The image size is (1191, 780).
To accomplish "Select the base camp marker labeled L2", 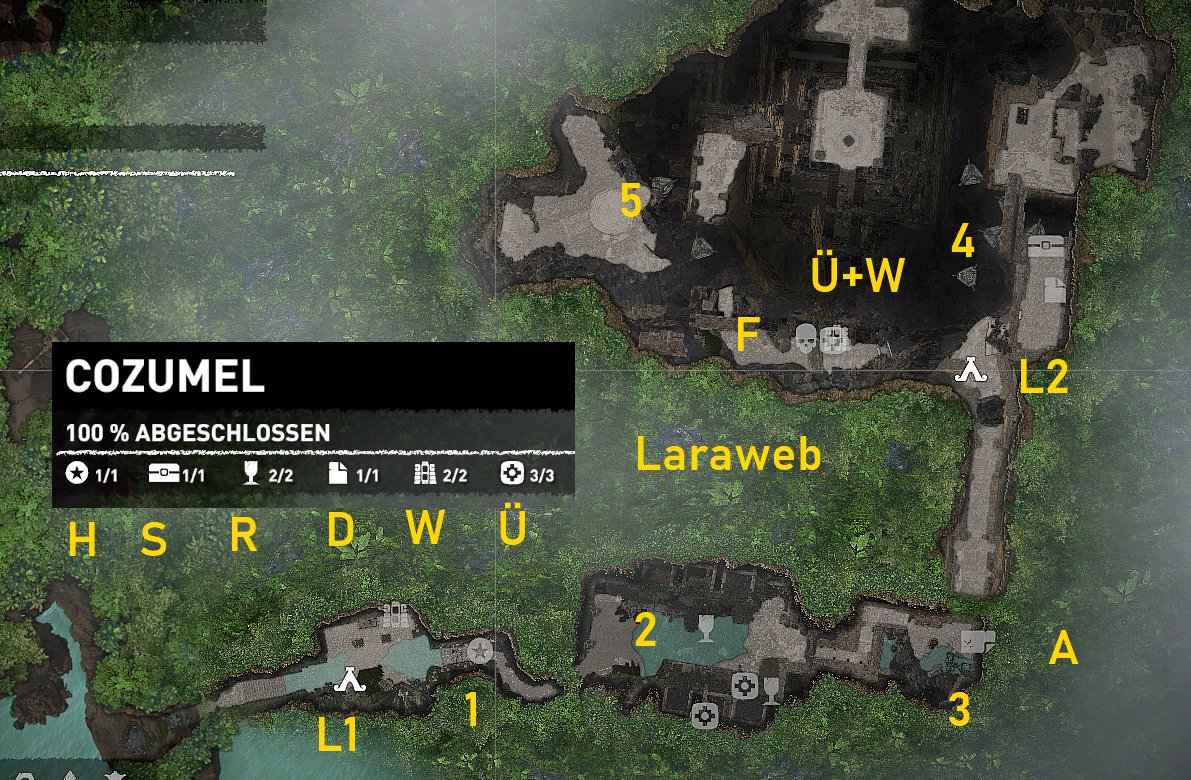I will coord(970,370).
